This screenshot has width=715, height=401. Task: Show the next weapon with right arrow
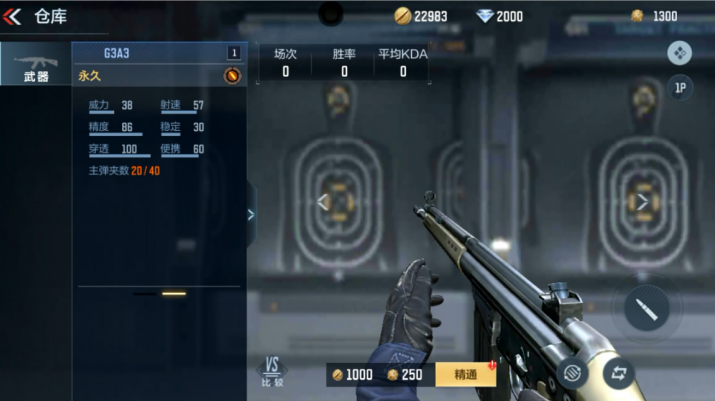point(643,202)
